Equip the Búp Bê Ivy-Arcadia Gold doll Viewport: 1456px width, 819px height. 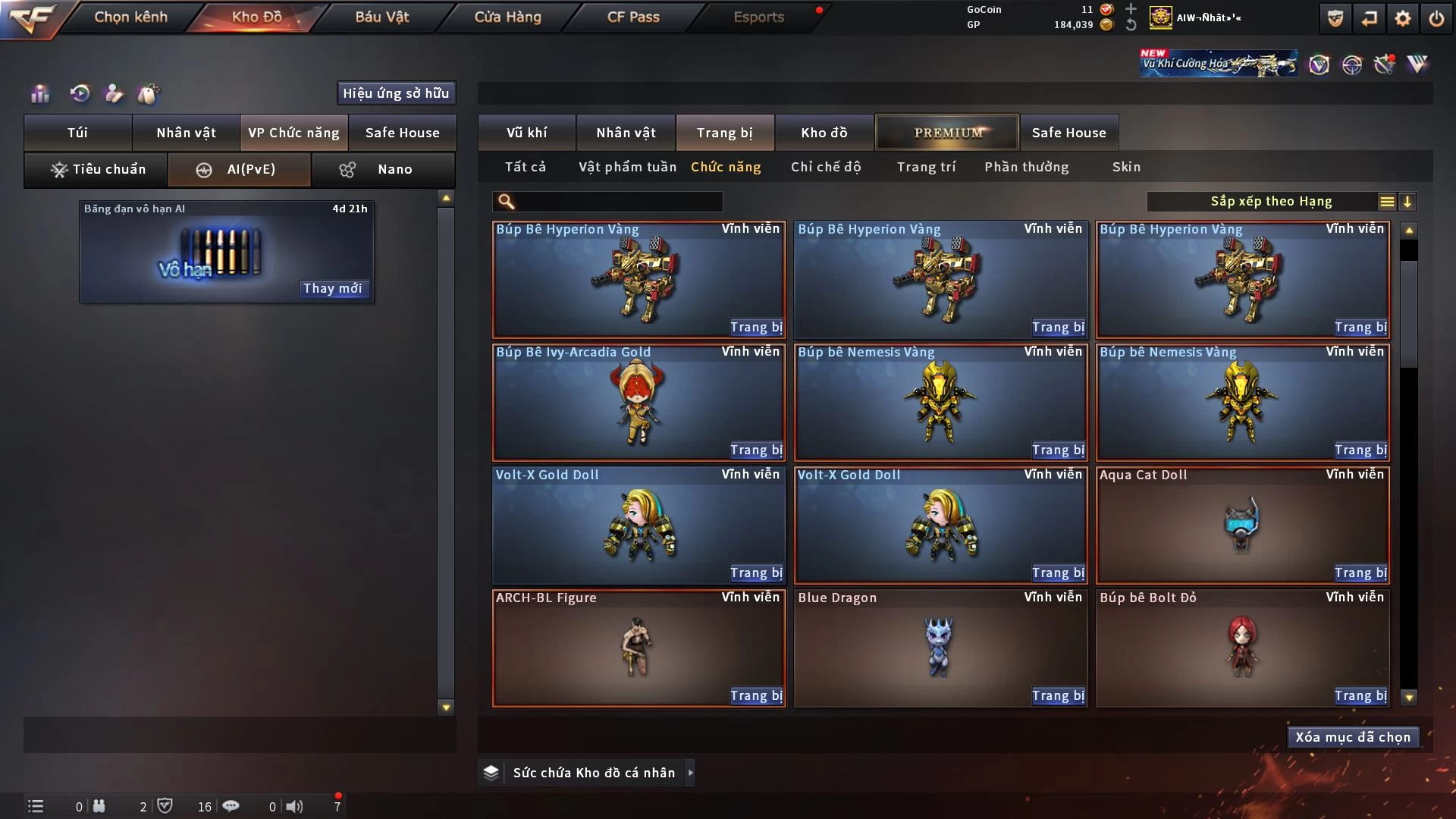coord(755,450)
